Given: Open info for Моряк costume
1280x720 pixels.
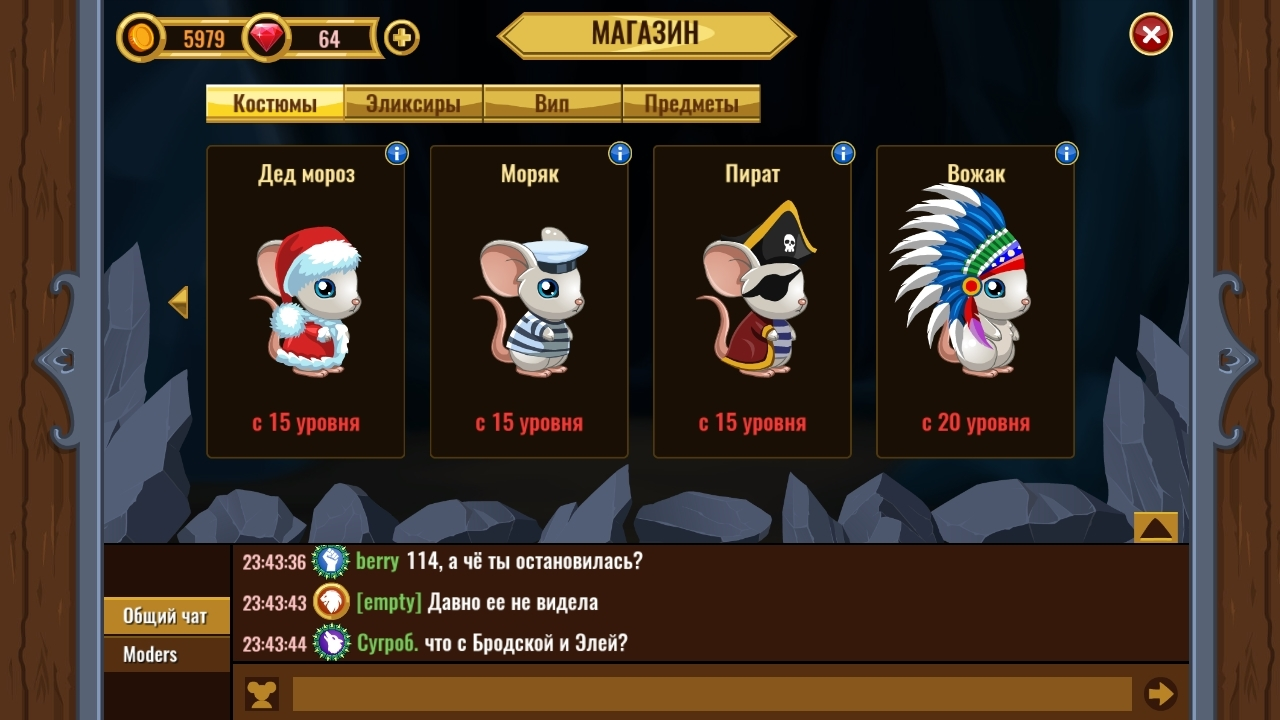Looking at the screenshot, I should coord(617,153).
